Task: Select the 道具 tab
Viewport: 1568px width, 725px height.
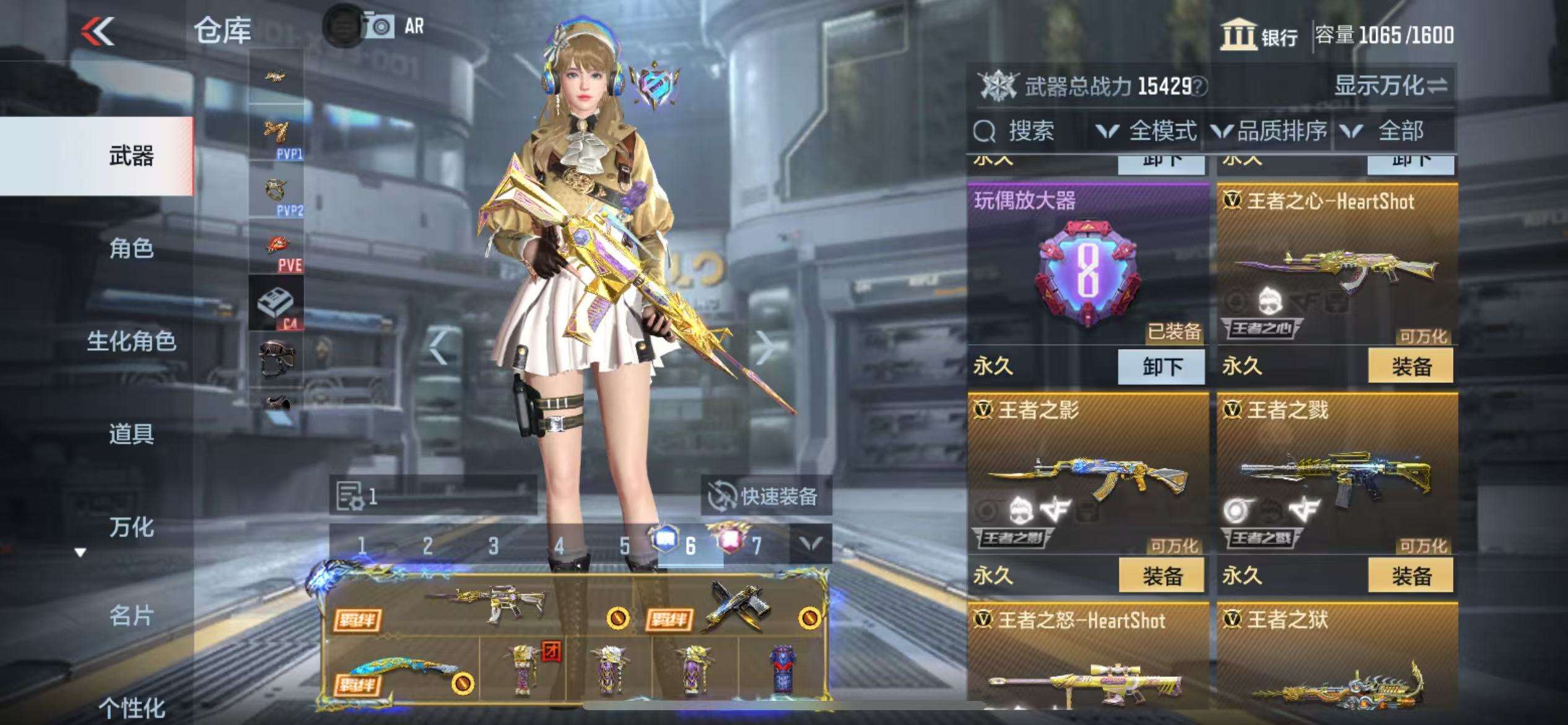Action: click(x=131, y=434)
